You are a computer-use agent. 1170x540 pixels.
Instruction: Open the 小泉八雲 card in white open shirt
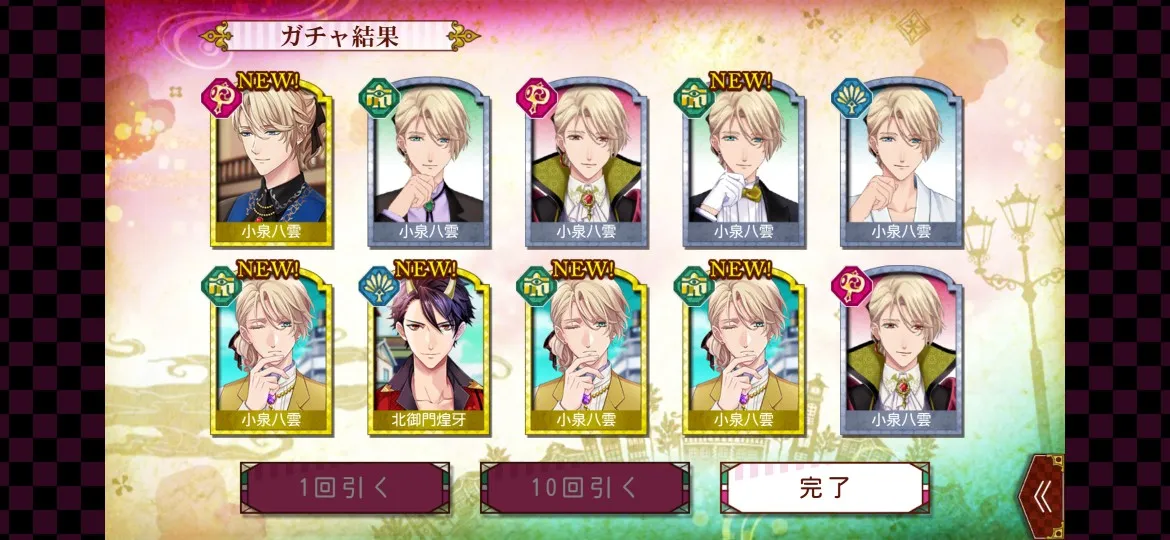(901, 162)
